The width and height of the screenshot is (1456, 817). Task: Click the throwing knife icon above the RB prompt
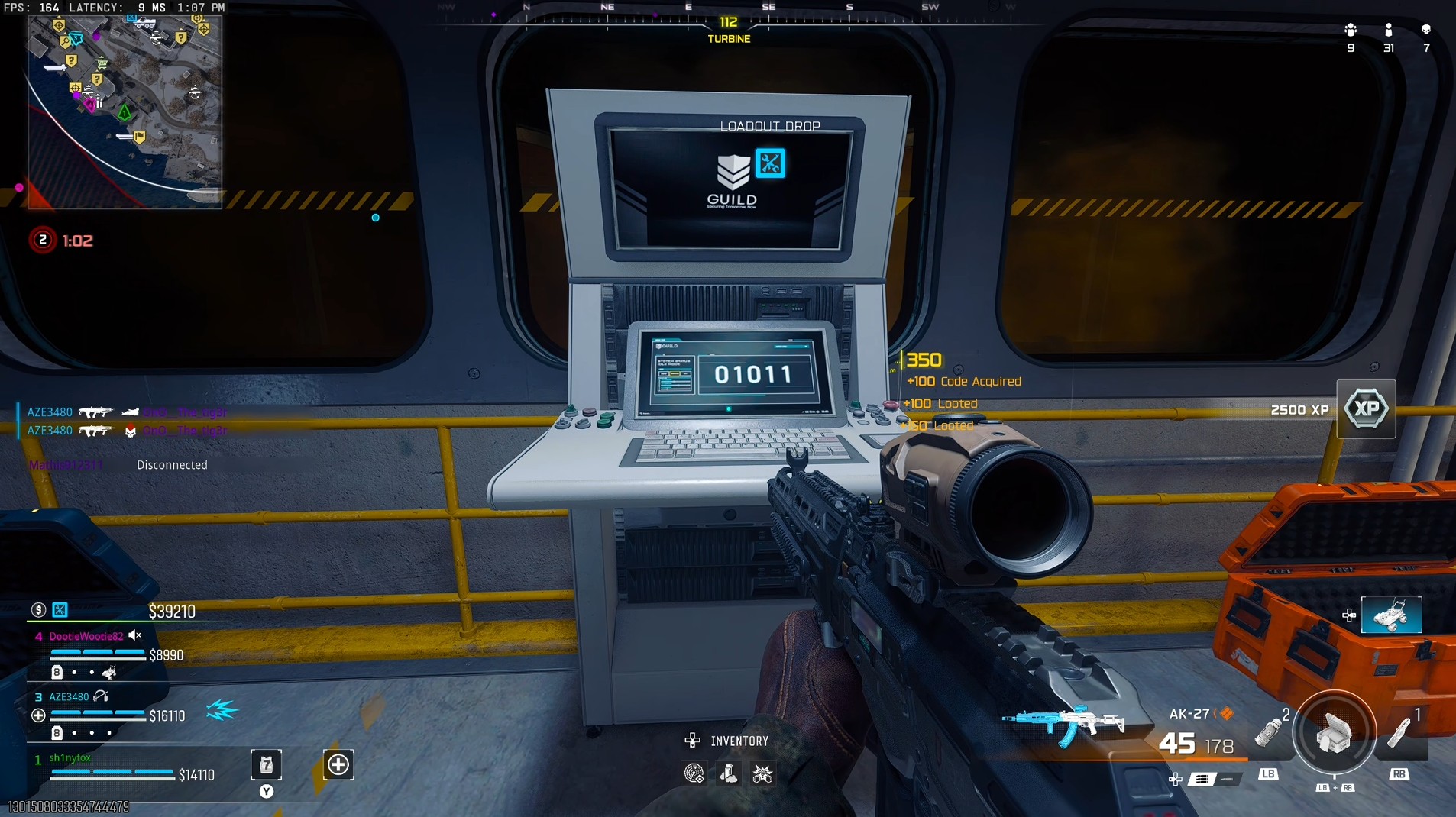tap(1399, 733)
